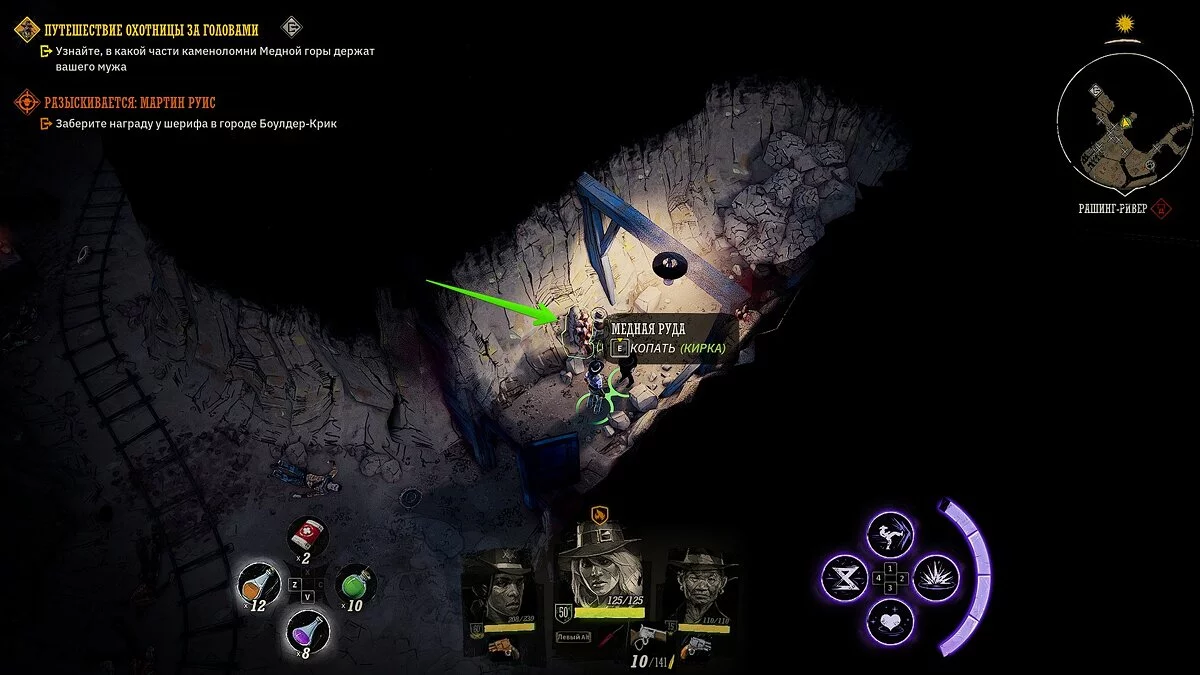
Task: Activate the hourglass ability icon
Action: pos(843,577)
